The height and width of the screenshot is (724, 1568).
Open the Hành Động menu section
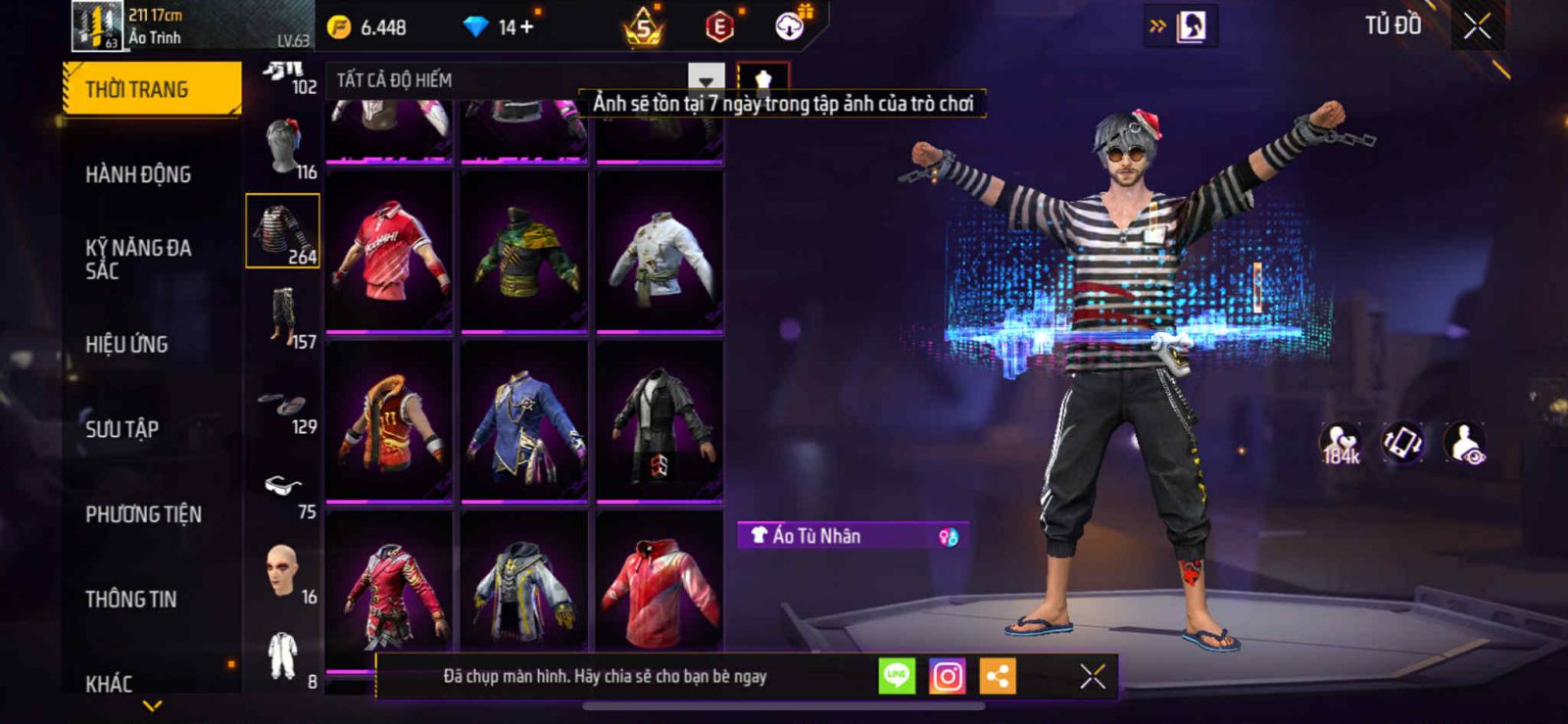coord(138,174)
